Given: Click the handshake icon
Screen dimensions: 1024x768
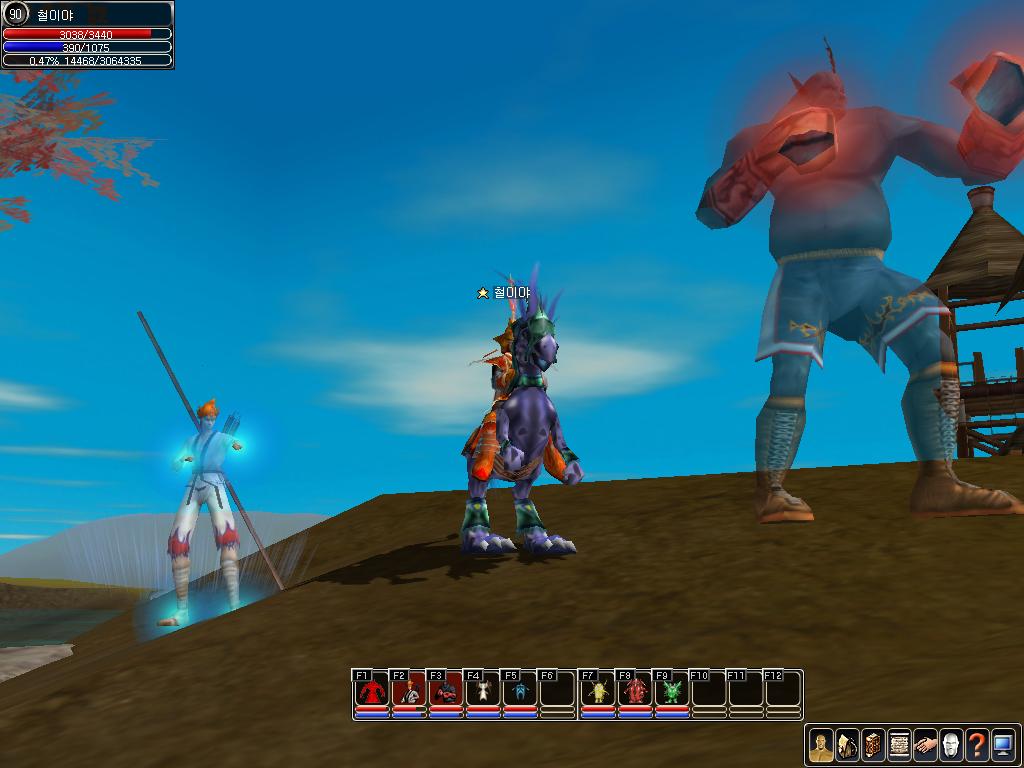Looking at the screenshot, I should [925, 745].
